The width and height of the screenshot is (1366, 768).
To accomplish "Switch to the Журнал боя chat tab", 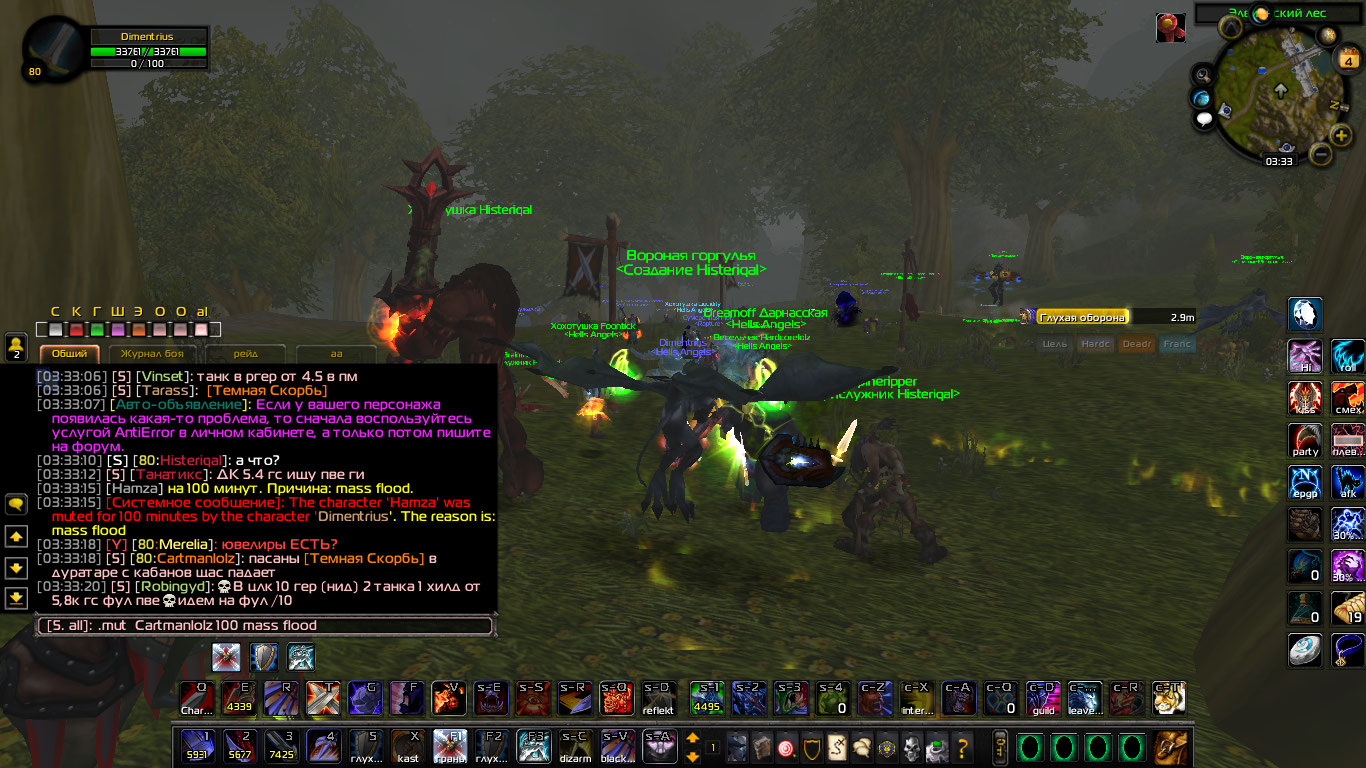I will (x=152, y=353).
